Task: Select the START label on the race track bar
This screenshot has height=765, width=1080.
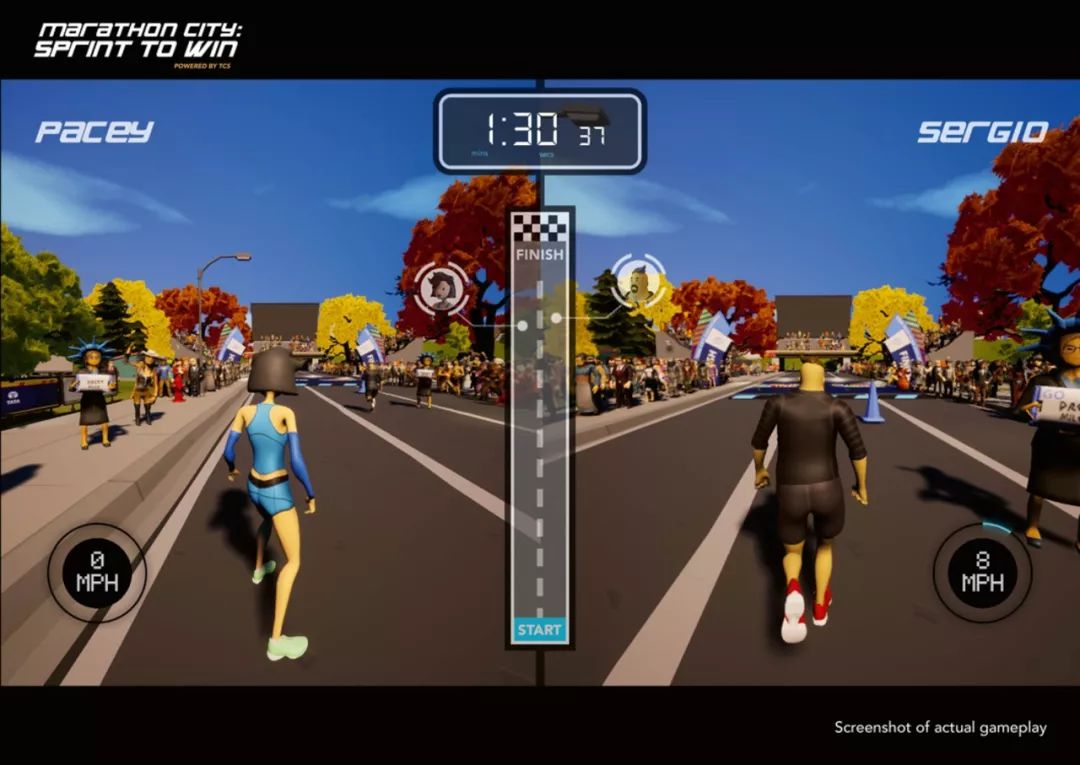Action: [x=540, y=630]
